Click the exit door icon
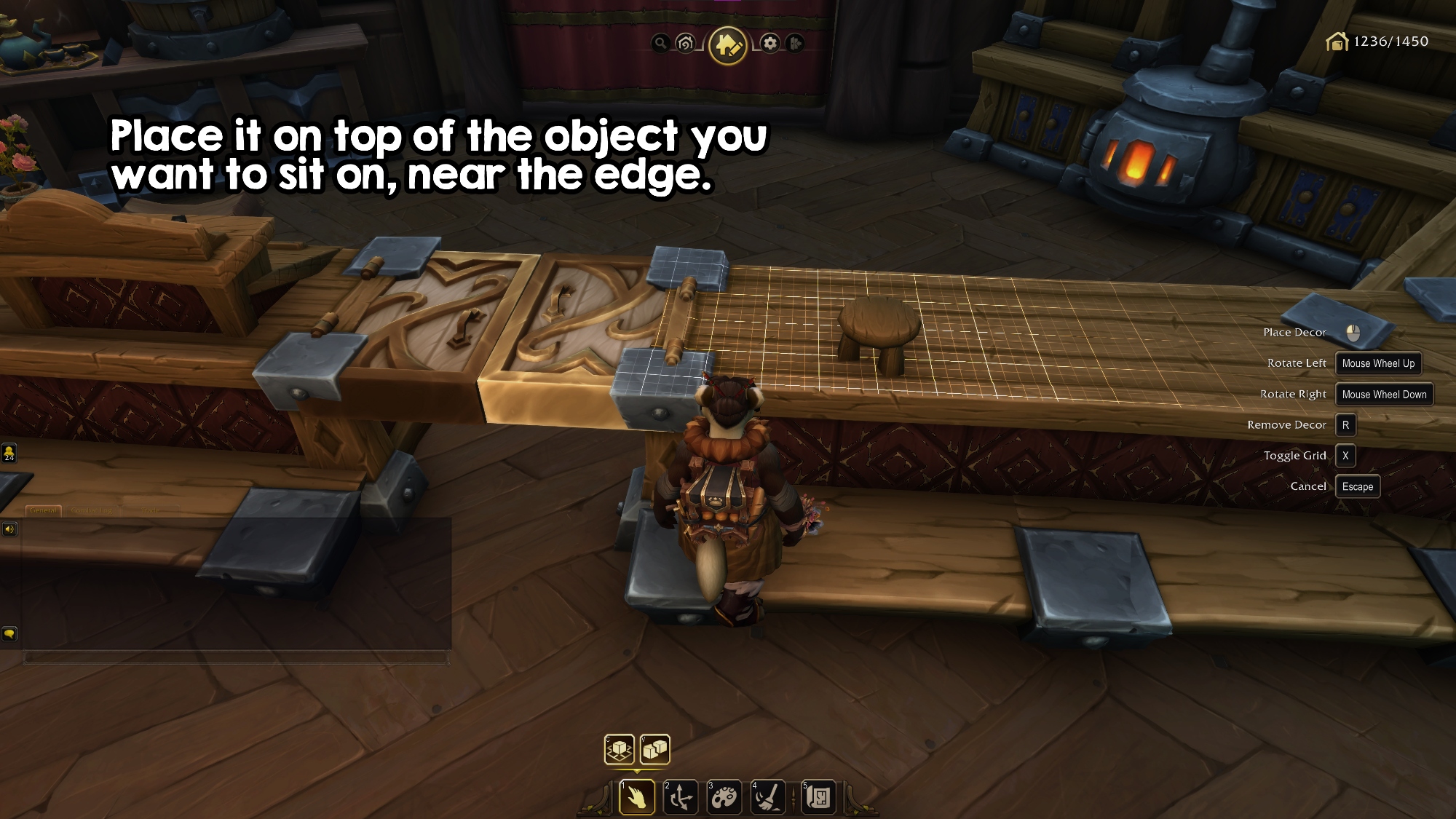The image size is (1456, 819). (x=795, y=44)
